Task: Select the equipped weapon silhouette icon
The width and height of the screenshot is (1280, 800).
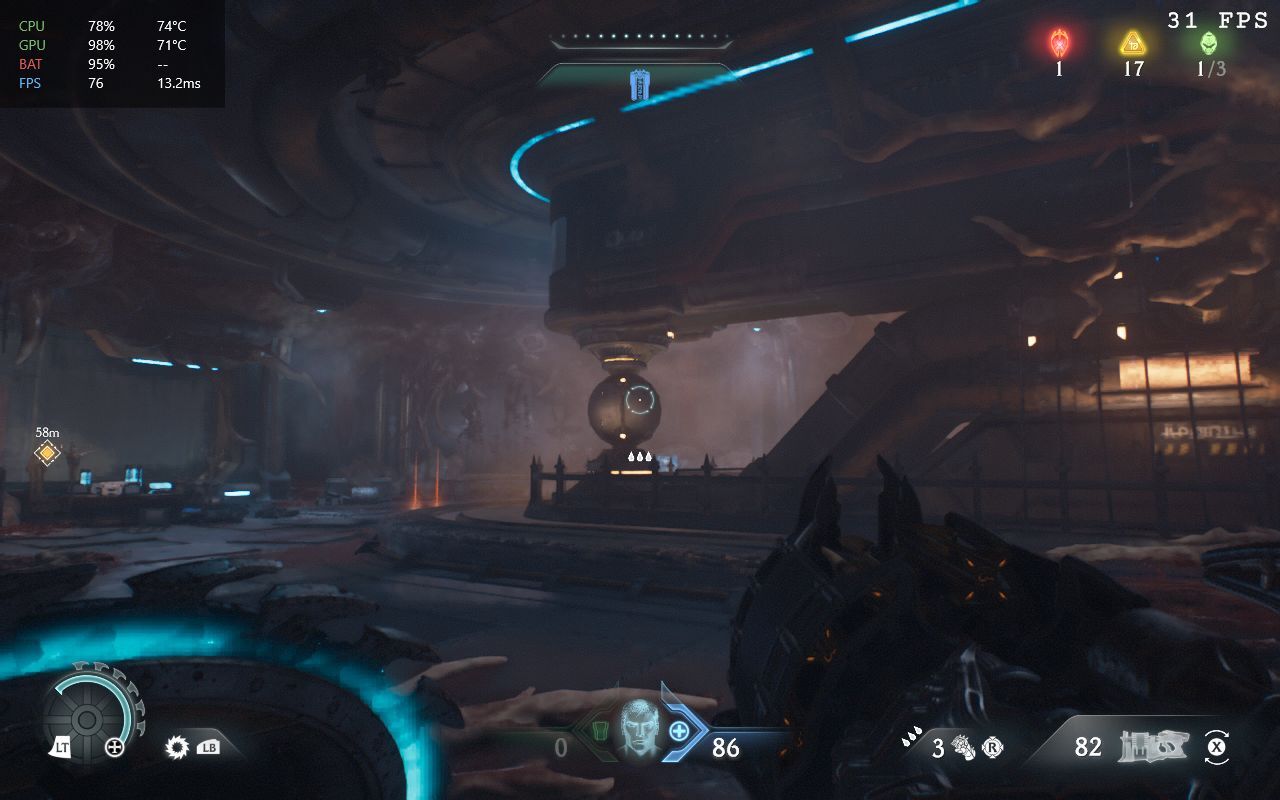Action: point(1153,746)
